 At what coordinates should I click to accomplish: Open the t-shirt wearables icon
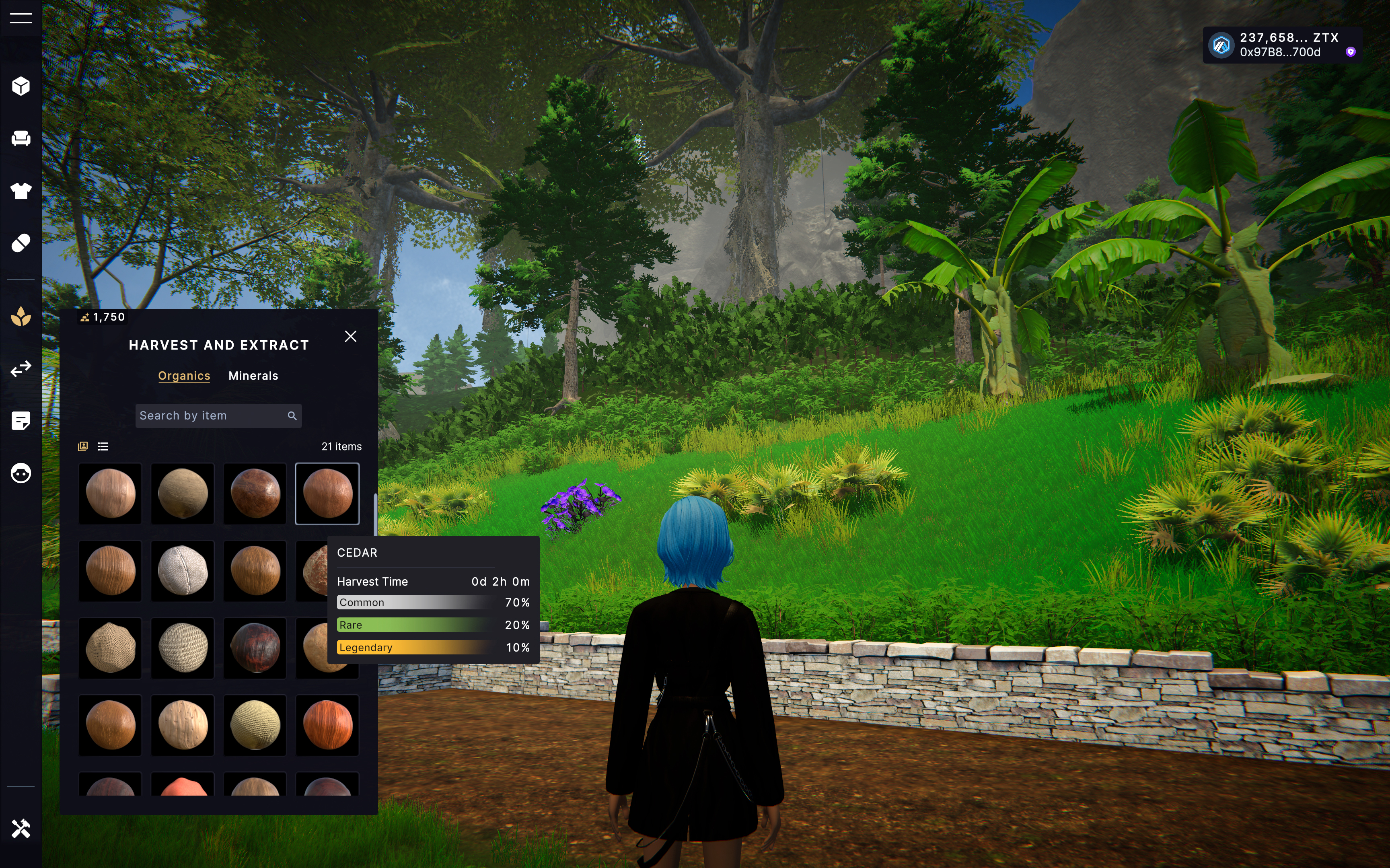[21, 191]
